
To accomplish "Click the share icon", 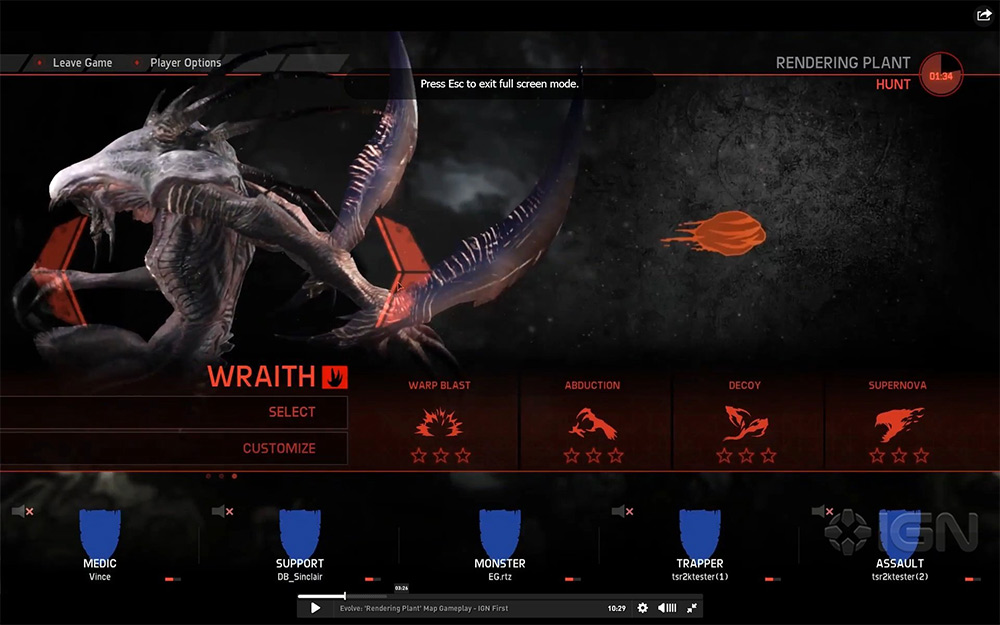I will [x=983, y=15].
